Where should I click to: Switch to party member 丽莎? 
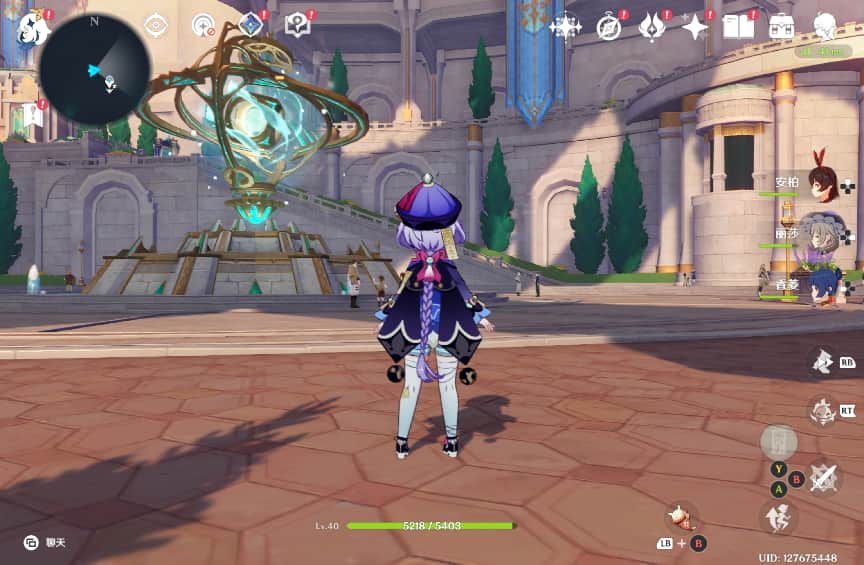tap(821, 233)
